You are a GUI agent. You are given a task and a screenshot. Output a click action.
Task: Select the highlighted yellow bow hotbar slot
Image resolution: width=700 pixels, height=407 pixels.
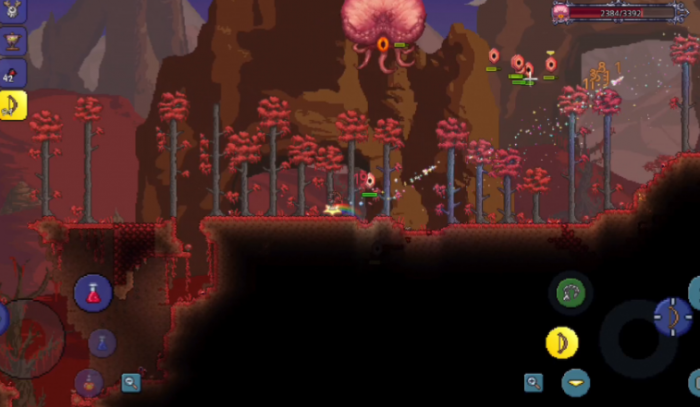coord(12,105)
